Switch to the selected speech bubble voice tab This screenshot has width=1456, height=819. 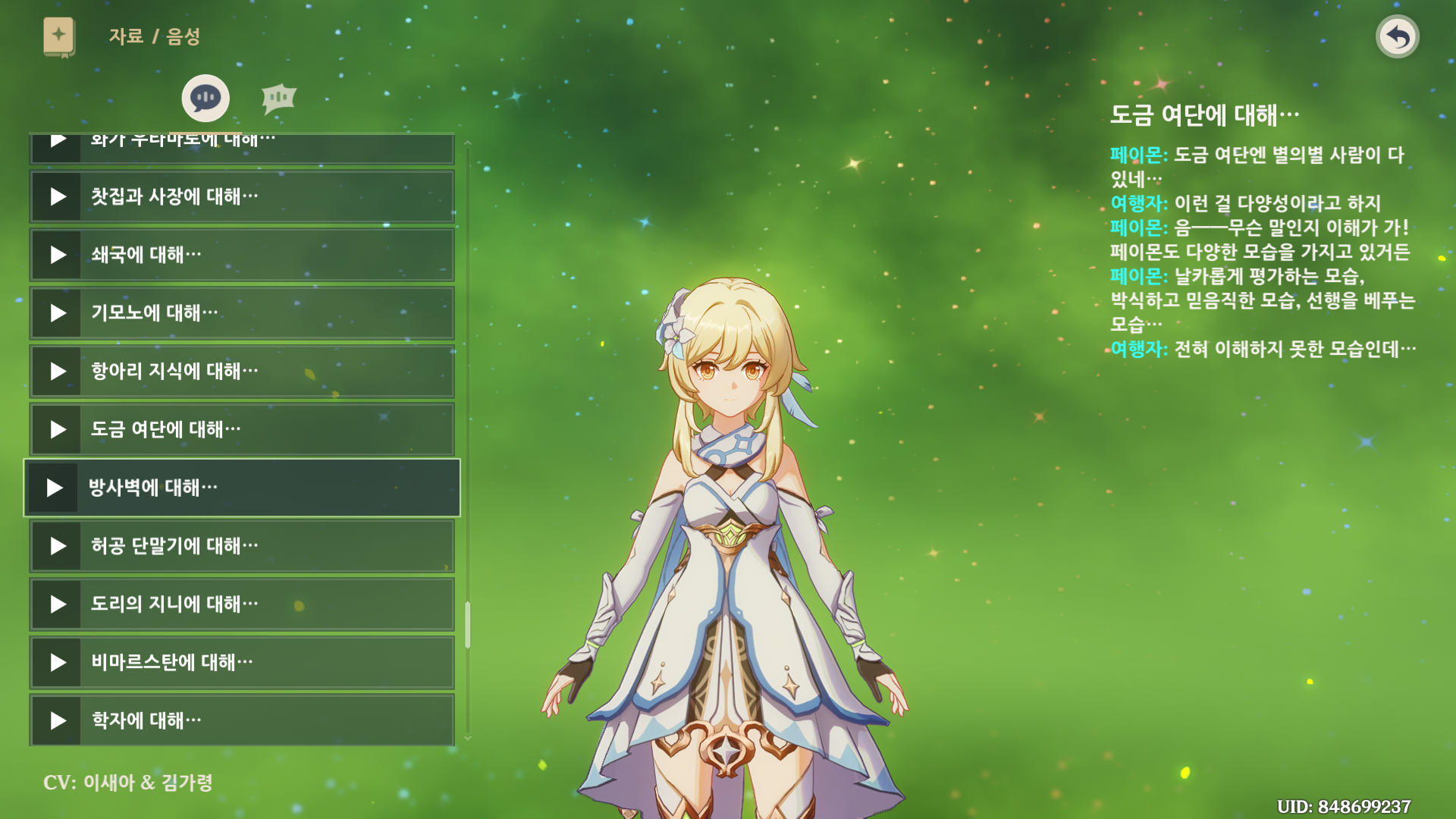point(206,98)
